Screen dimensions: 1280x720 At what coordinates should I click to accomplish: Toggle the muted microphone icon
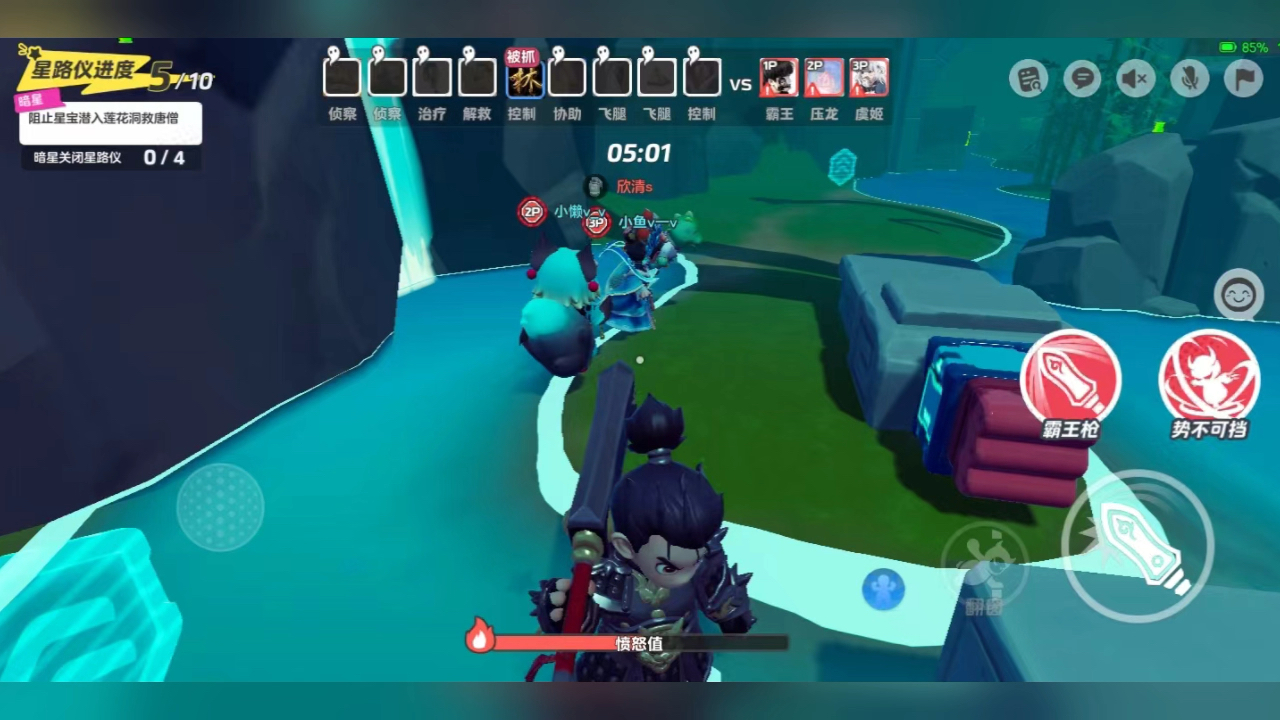click(x=1190, y=78)
